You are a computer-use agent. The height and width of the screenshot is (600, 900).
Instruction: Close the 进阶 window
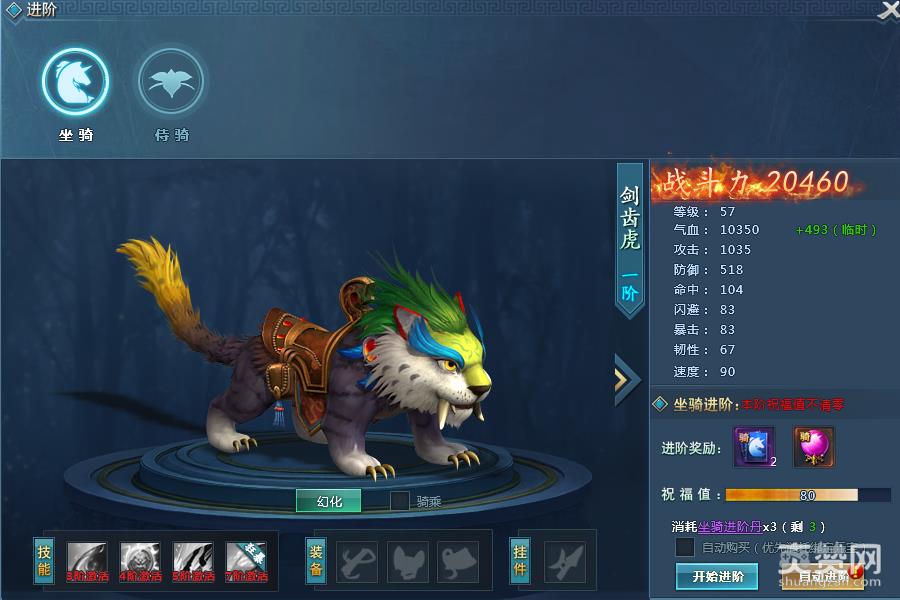(888, 11)
